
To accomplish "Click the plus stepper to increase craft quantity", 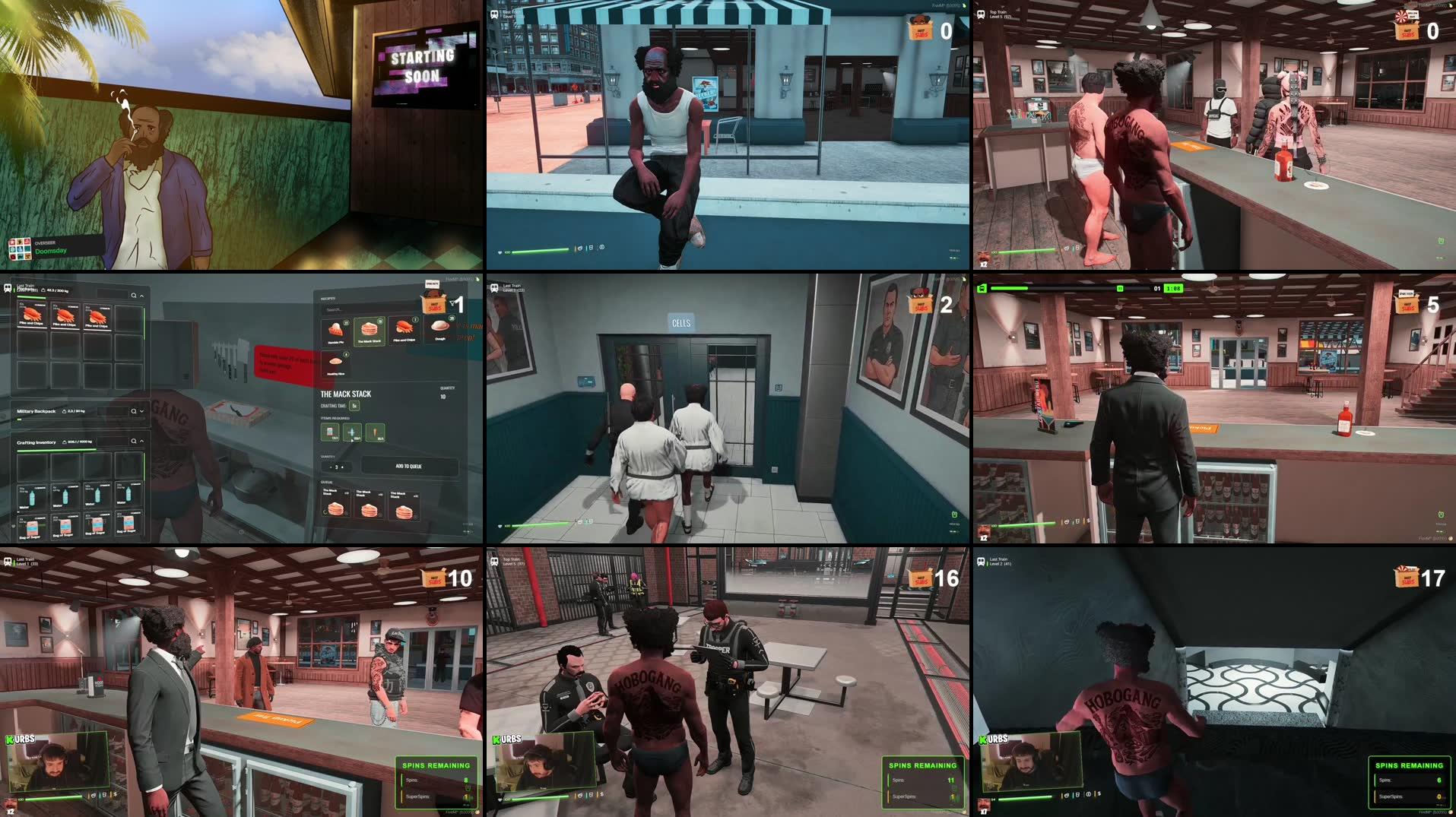I will (342, 467).
